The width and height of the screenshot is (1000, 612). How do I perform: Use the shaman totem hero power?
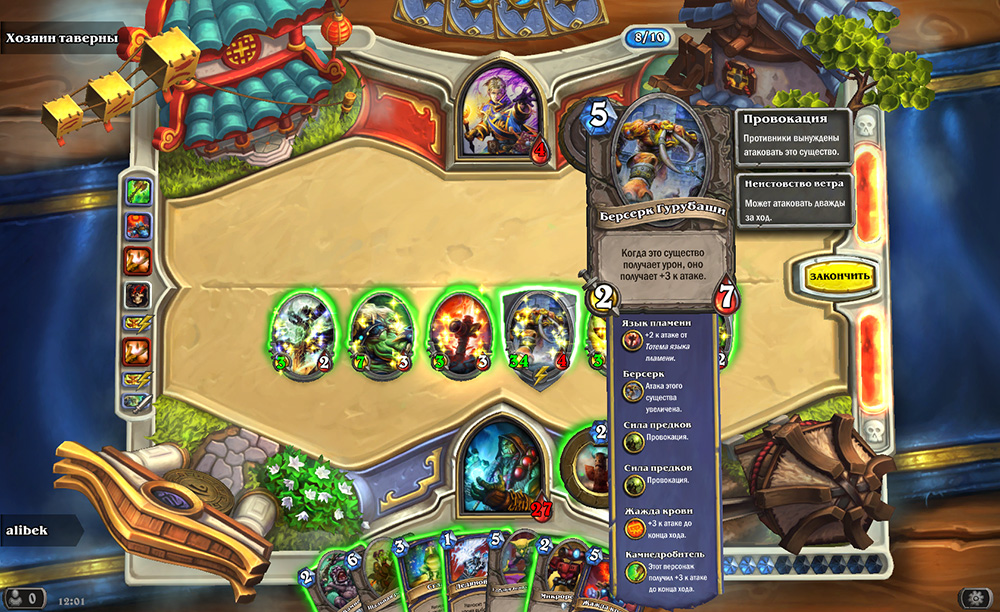click(x=588, y=464)
